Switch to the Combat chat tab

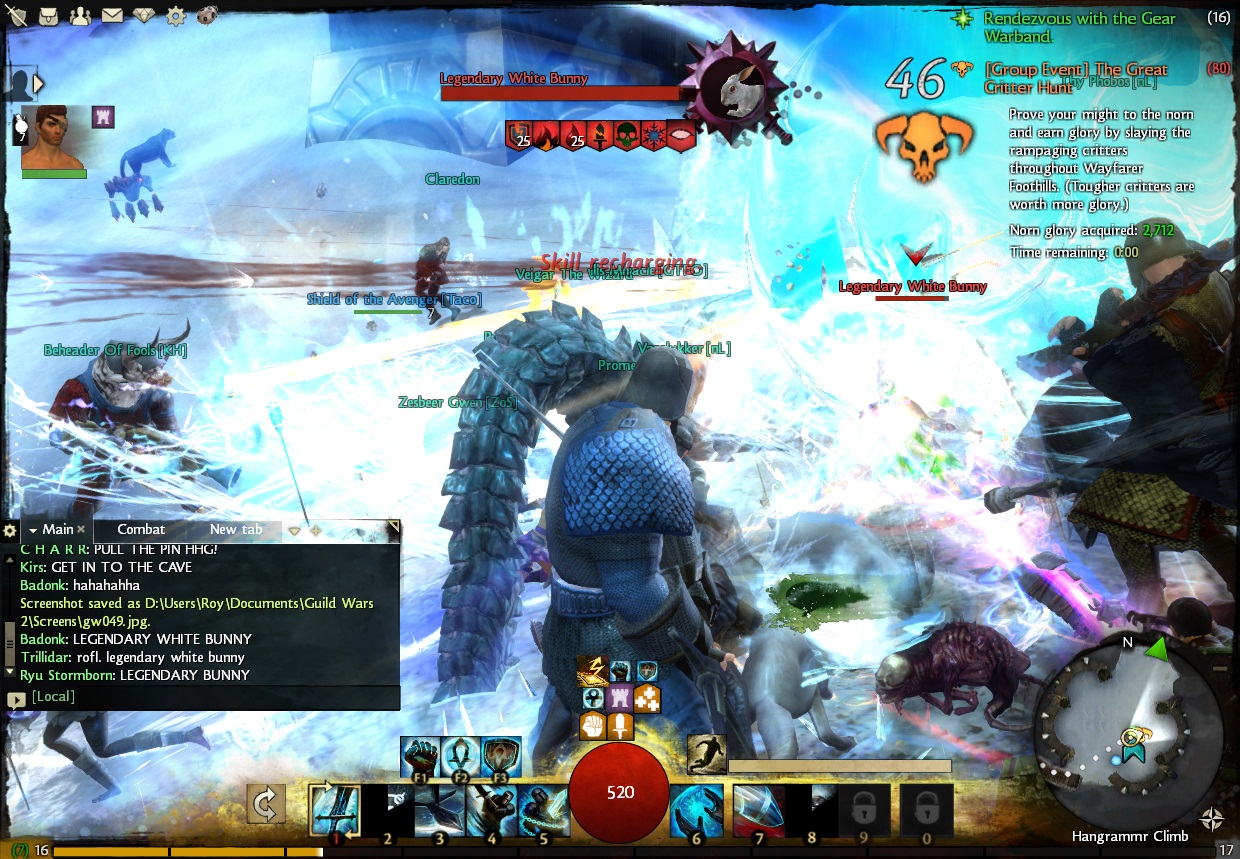point(141,529)
